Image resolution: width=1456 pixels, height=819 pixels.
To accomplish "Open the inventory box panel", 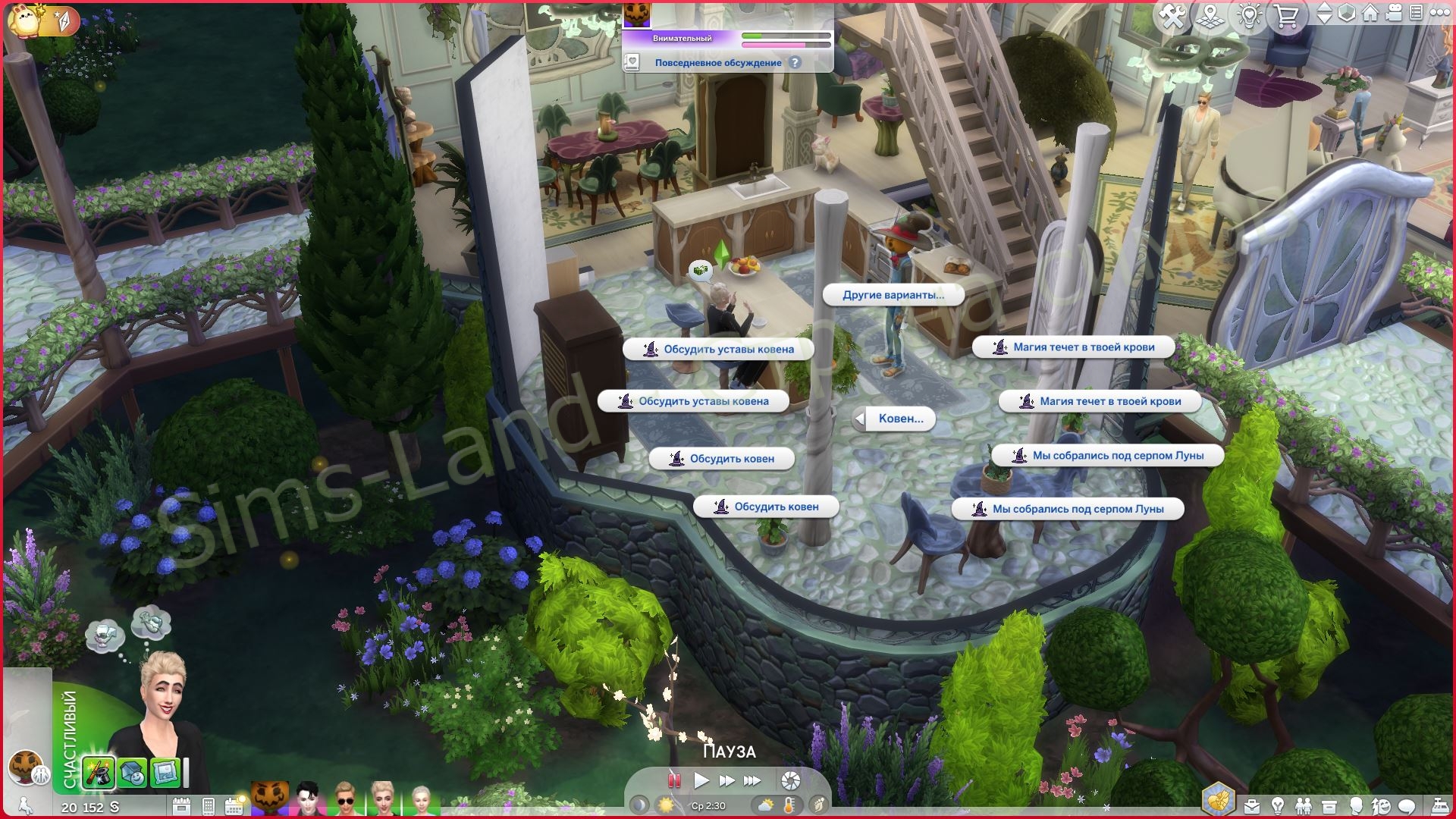I will pyautogui.click(x=1329, y=806).
